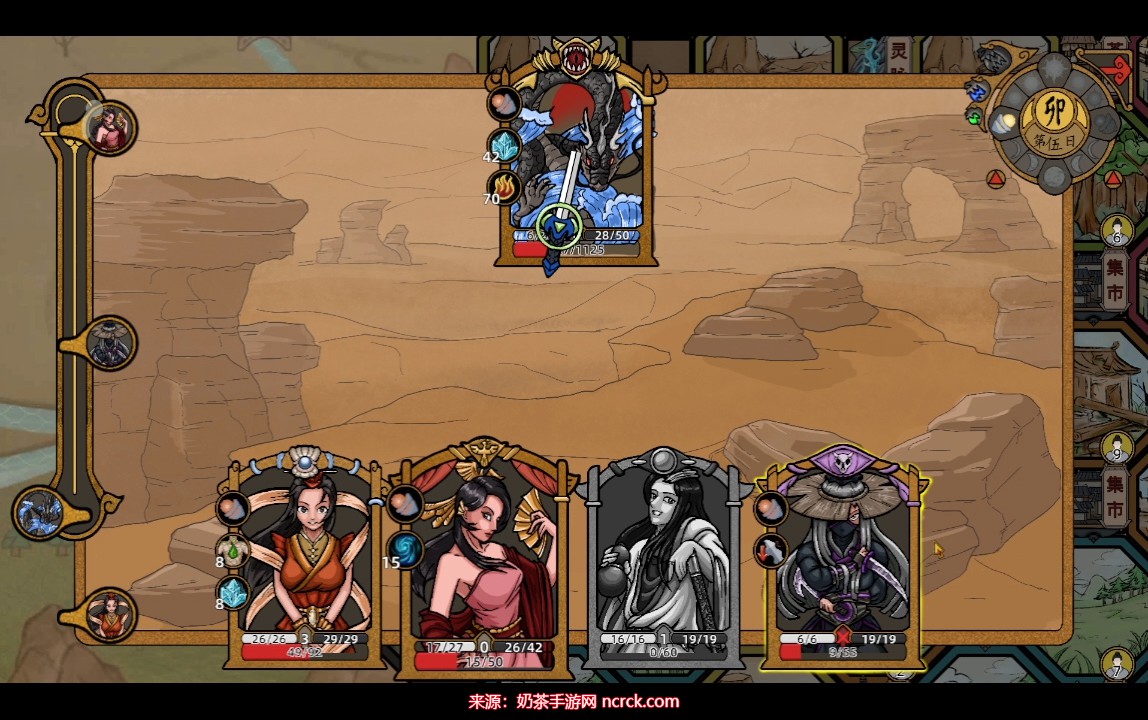
Task: Click the red triangle marker left of the clock
Action: tap(995, 180)
